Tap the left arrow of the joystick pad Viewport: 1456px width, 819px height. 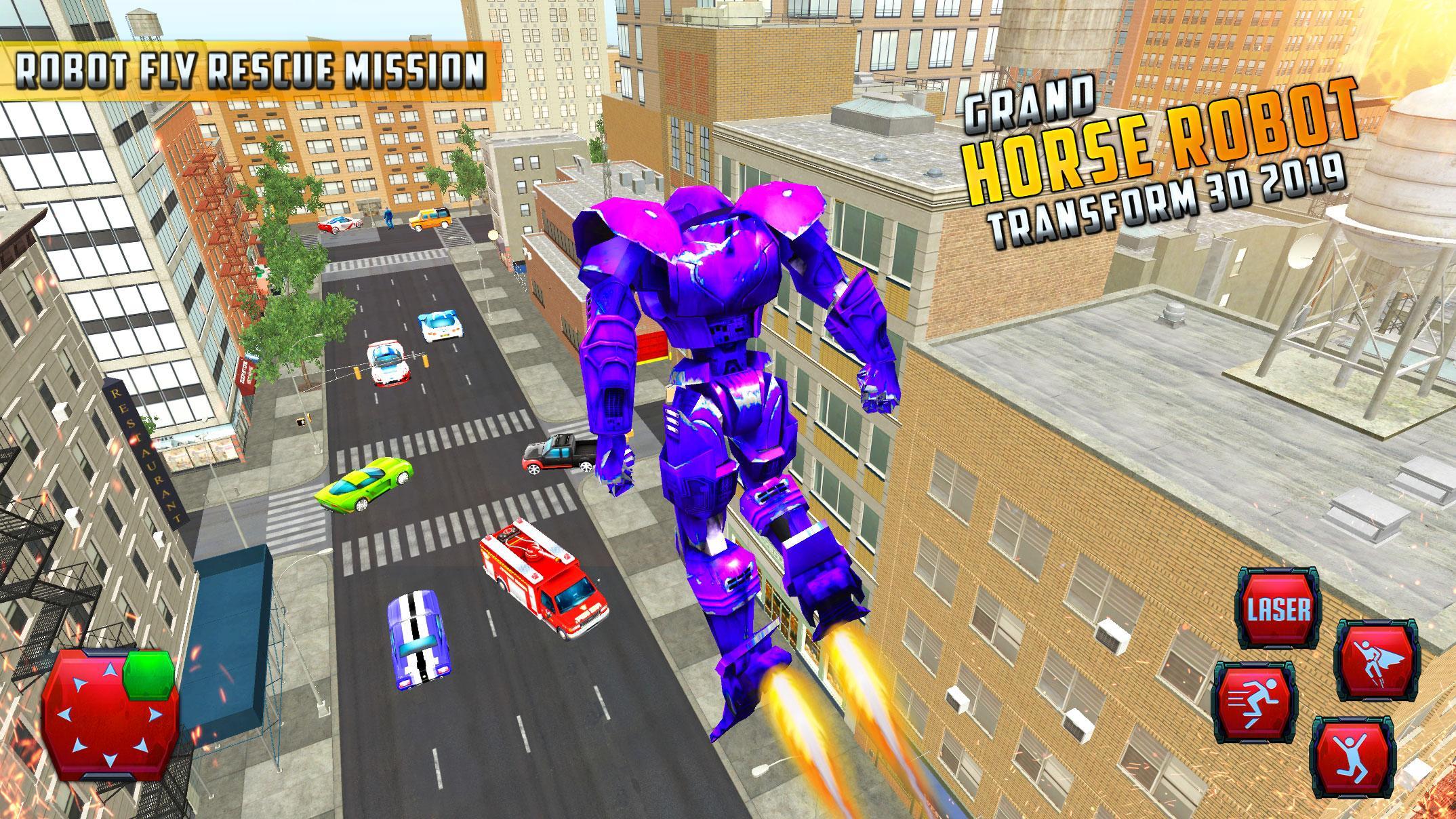[x=65, y=715]
